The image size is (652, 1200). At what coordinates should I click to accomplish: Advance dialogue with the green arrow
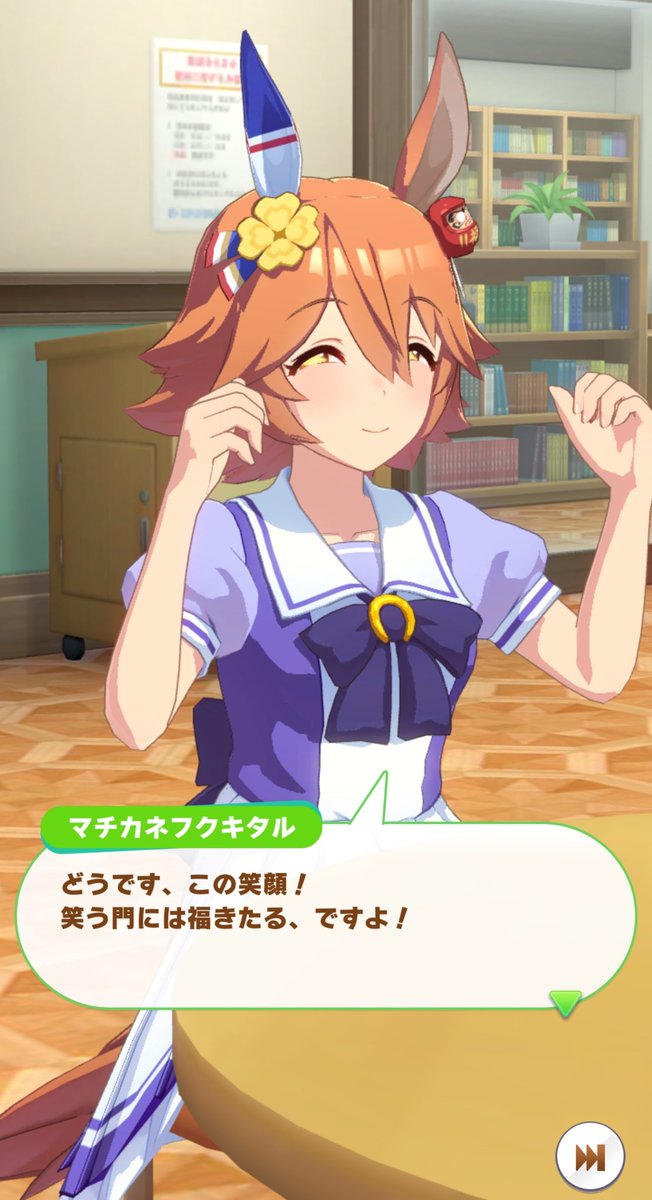566,1001
